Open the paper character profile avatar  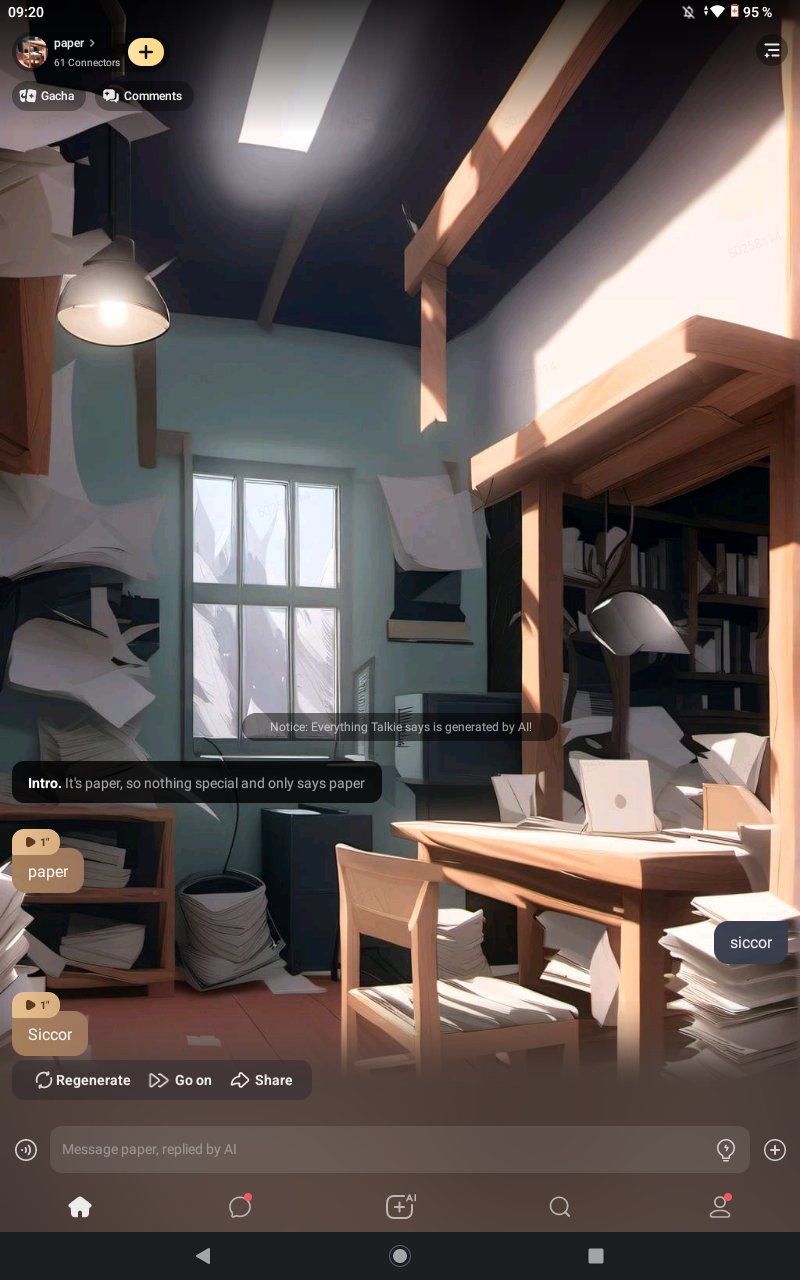[32, 52]
